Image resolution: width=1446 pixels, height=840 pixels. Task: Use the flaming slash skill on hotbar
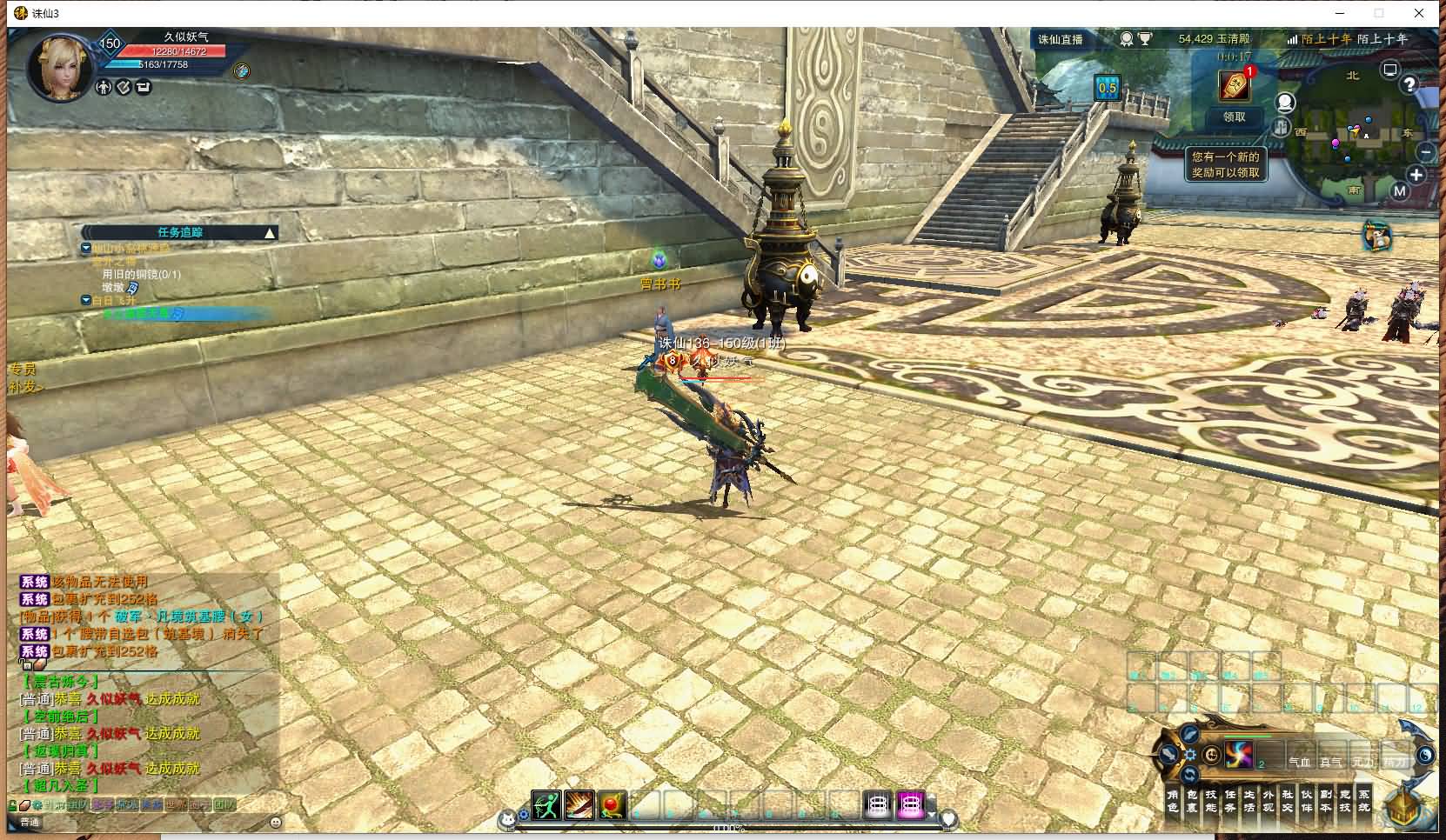point(579,806)
